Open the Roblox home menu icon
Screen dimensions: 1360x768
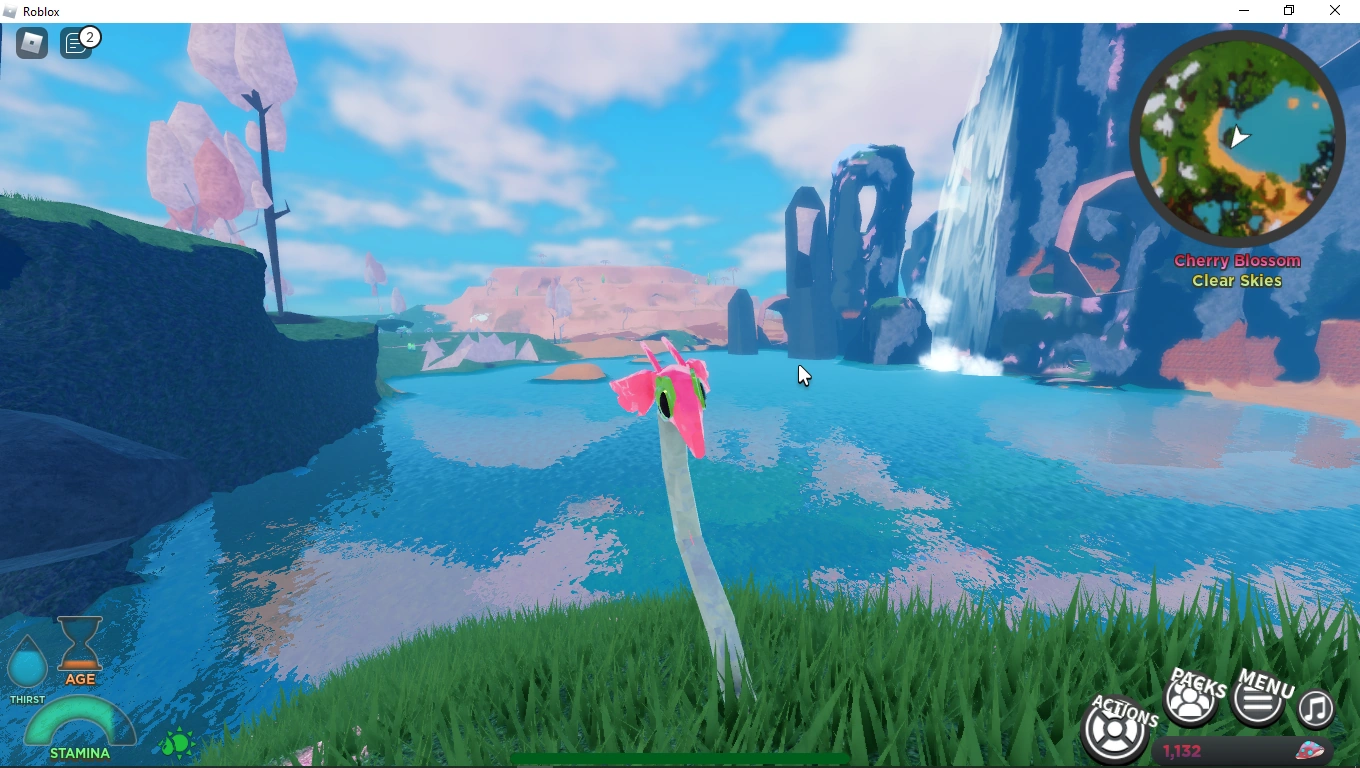coord(31,42)
